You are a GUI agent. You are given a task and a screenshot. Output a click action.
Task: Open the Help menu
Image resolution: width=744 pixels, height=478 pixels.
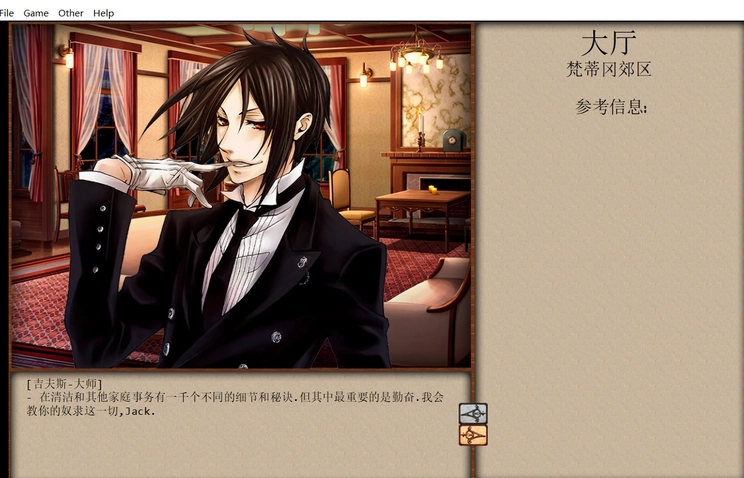pyautogui.click(x=103, y=13)
